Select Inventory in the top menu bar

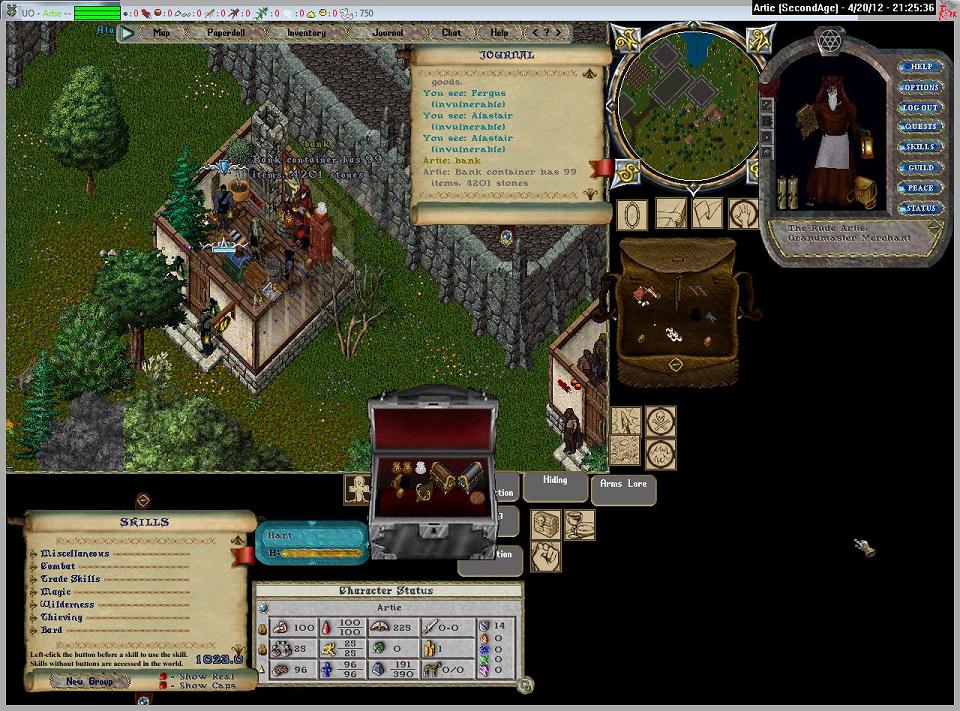point(306,33)
